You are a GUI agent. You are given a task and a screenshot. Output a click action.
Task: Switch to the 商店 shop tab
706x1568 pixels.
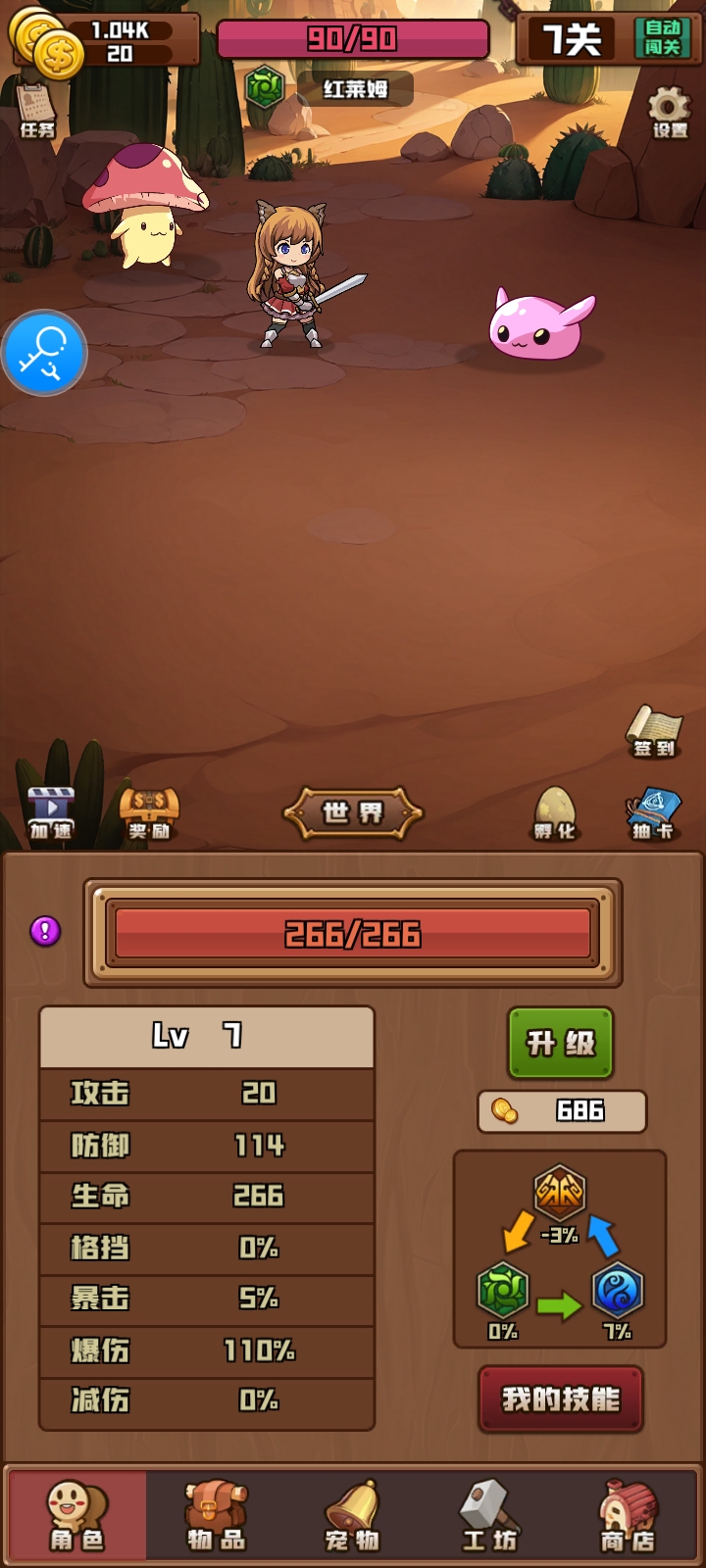[628, 1515]
